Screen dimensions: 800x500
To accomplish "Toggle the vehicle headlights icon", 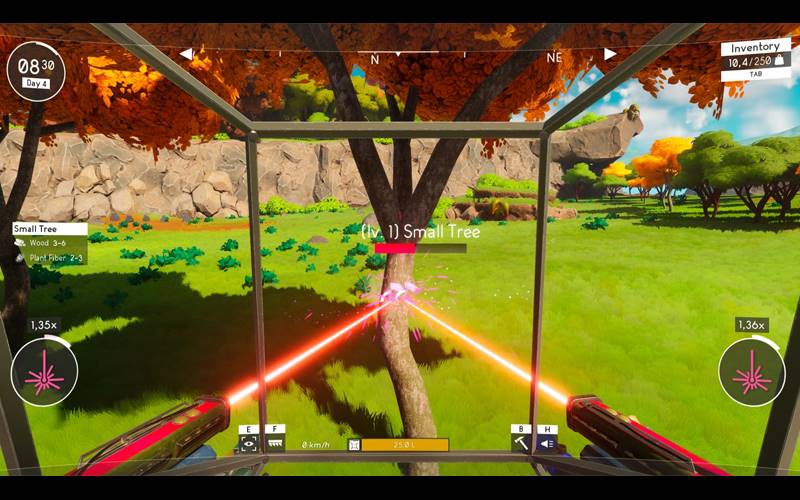I will point(547,443).
